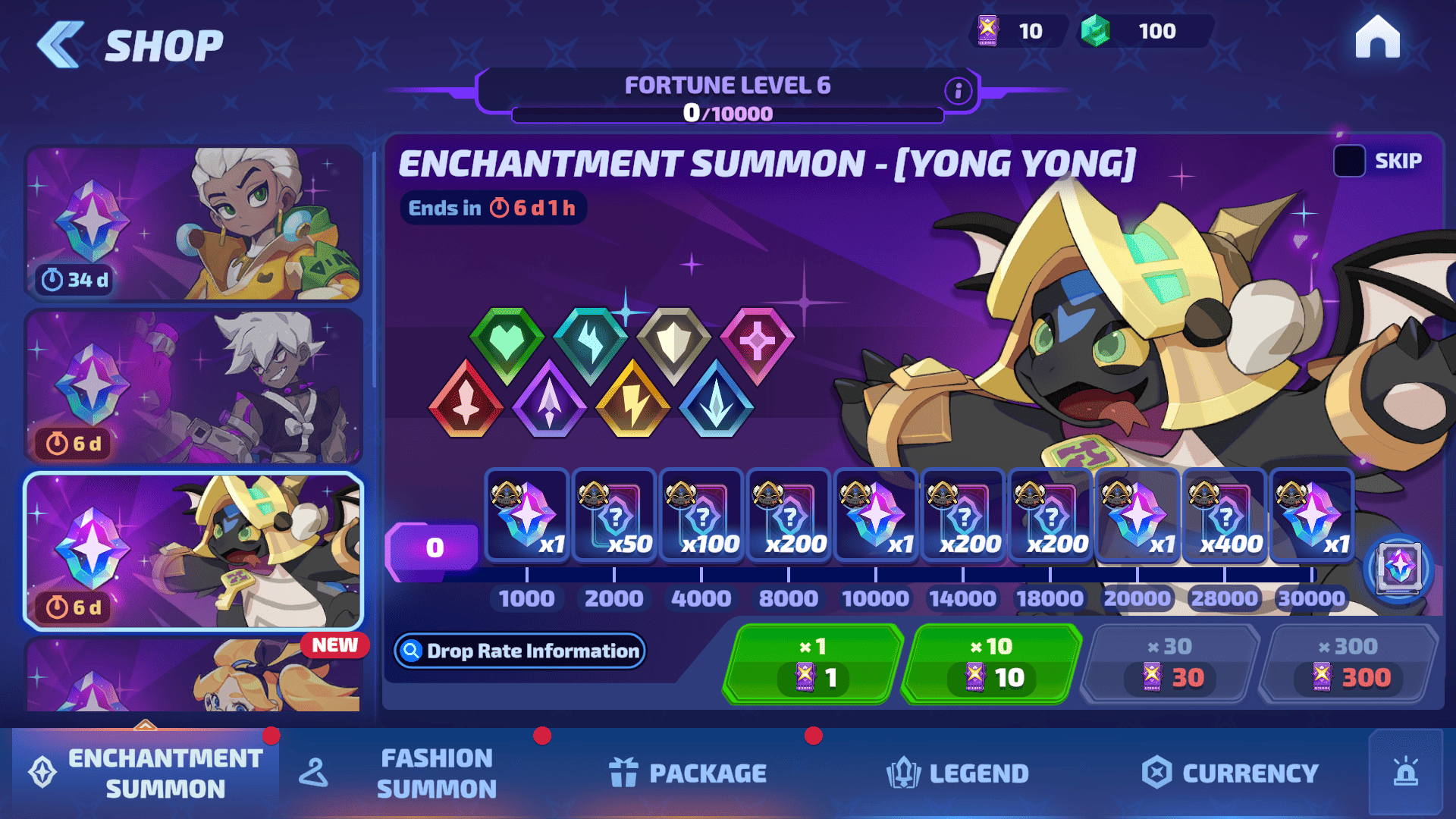Select the Enchantment Summon tab
Image resolution: width=1456 pixels, height=819 pixels.
146,773
